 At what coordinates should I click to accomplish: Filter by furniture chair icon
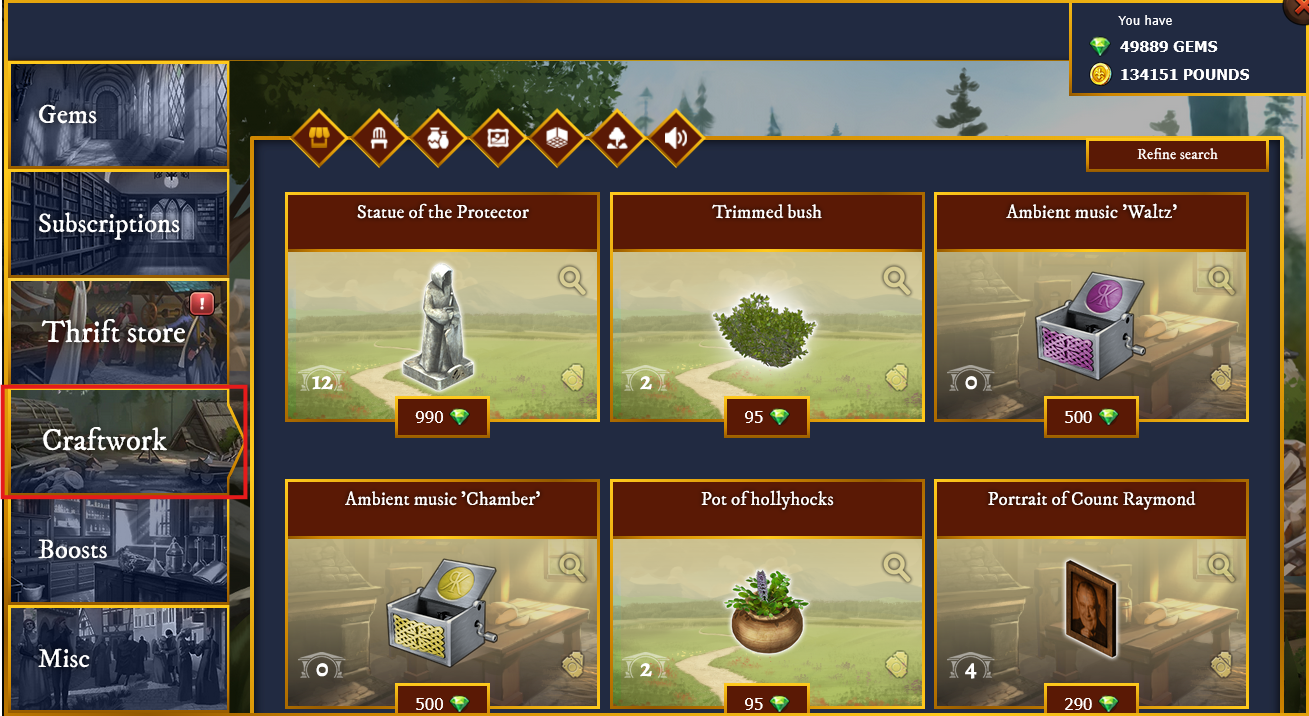pyautogui.click(x=379, y=138)
